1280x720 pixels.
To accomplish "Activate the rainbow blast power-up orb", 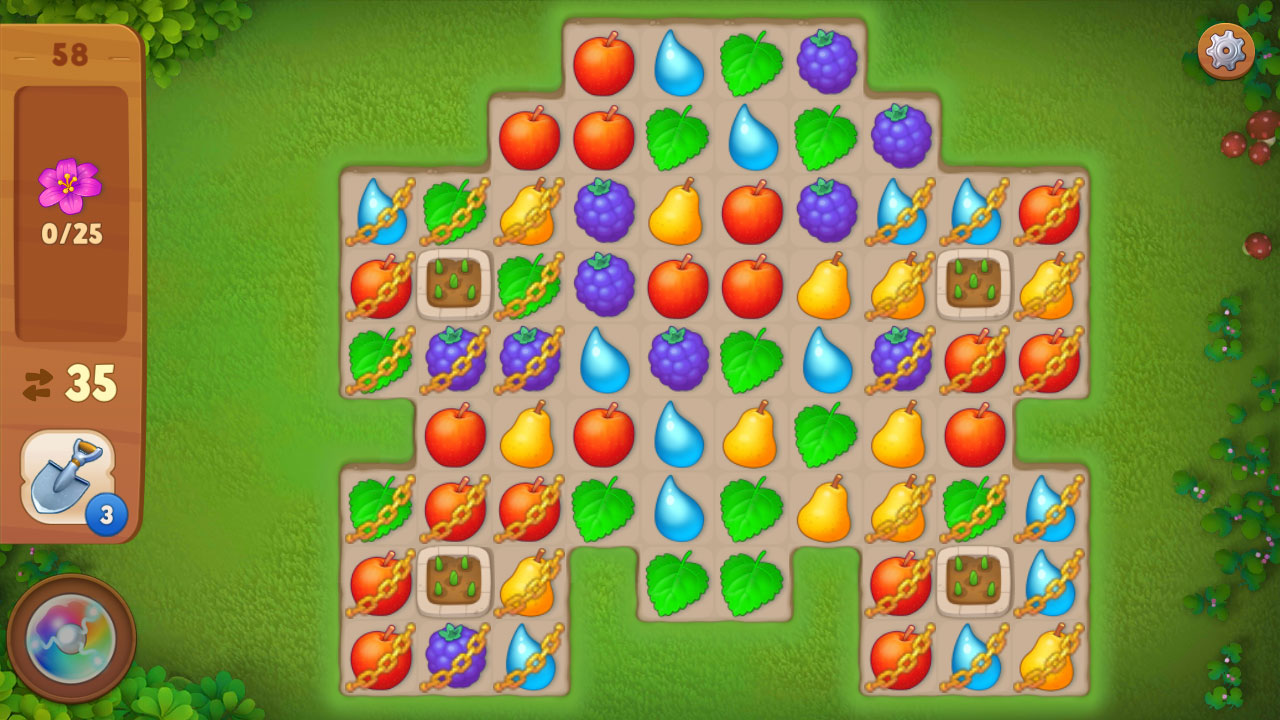I will (70, 638).
